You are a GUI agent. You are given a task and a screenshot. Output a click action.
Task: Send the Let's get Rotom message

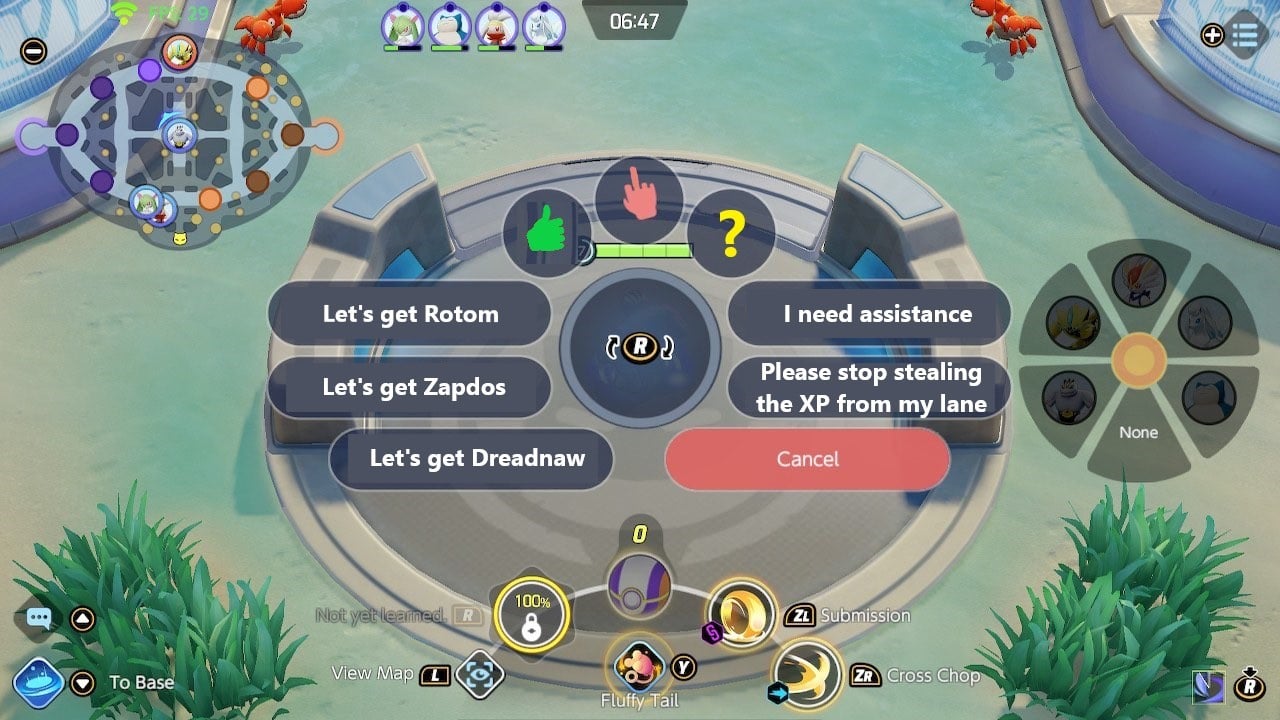tap(411, 313)
